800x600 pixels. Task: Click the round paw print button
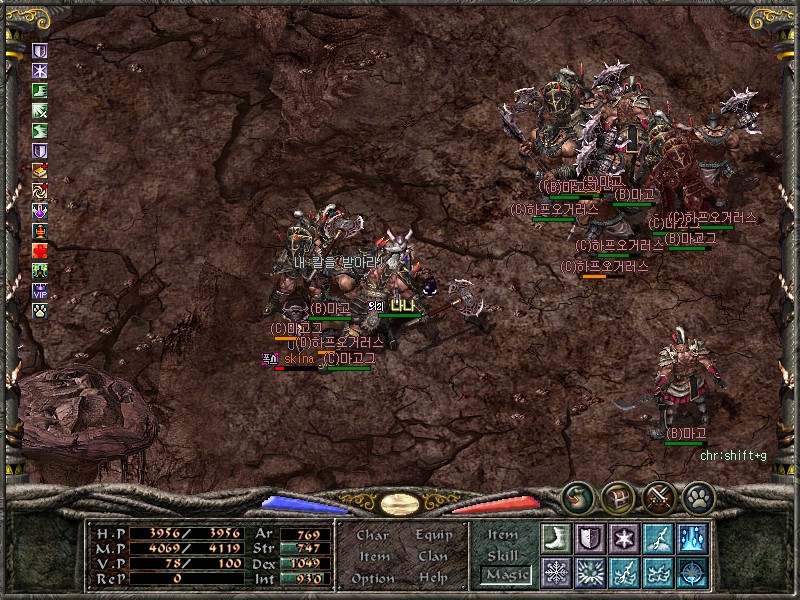pyautogui.click(x=698, y=497)
